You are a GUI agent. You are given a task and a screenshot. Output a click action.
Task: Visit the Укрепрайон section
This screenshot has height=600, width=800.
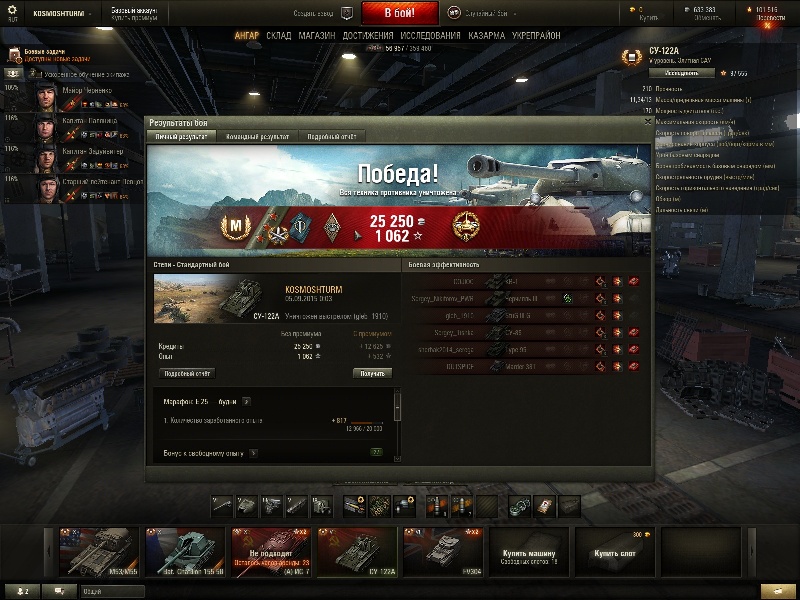536,36
